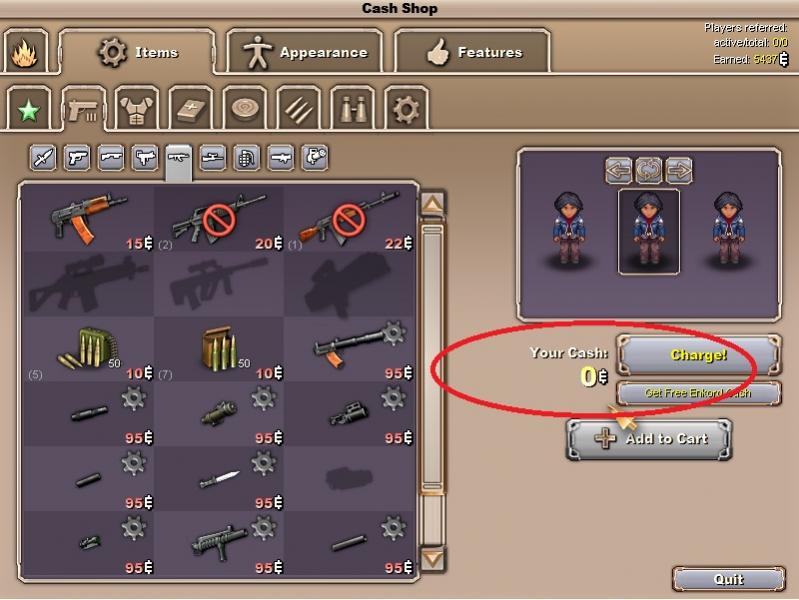Quit the Cash Shop
799x600 pixels.
[x=728, y=579]
